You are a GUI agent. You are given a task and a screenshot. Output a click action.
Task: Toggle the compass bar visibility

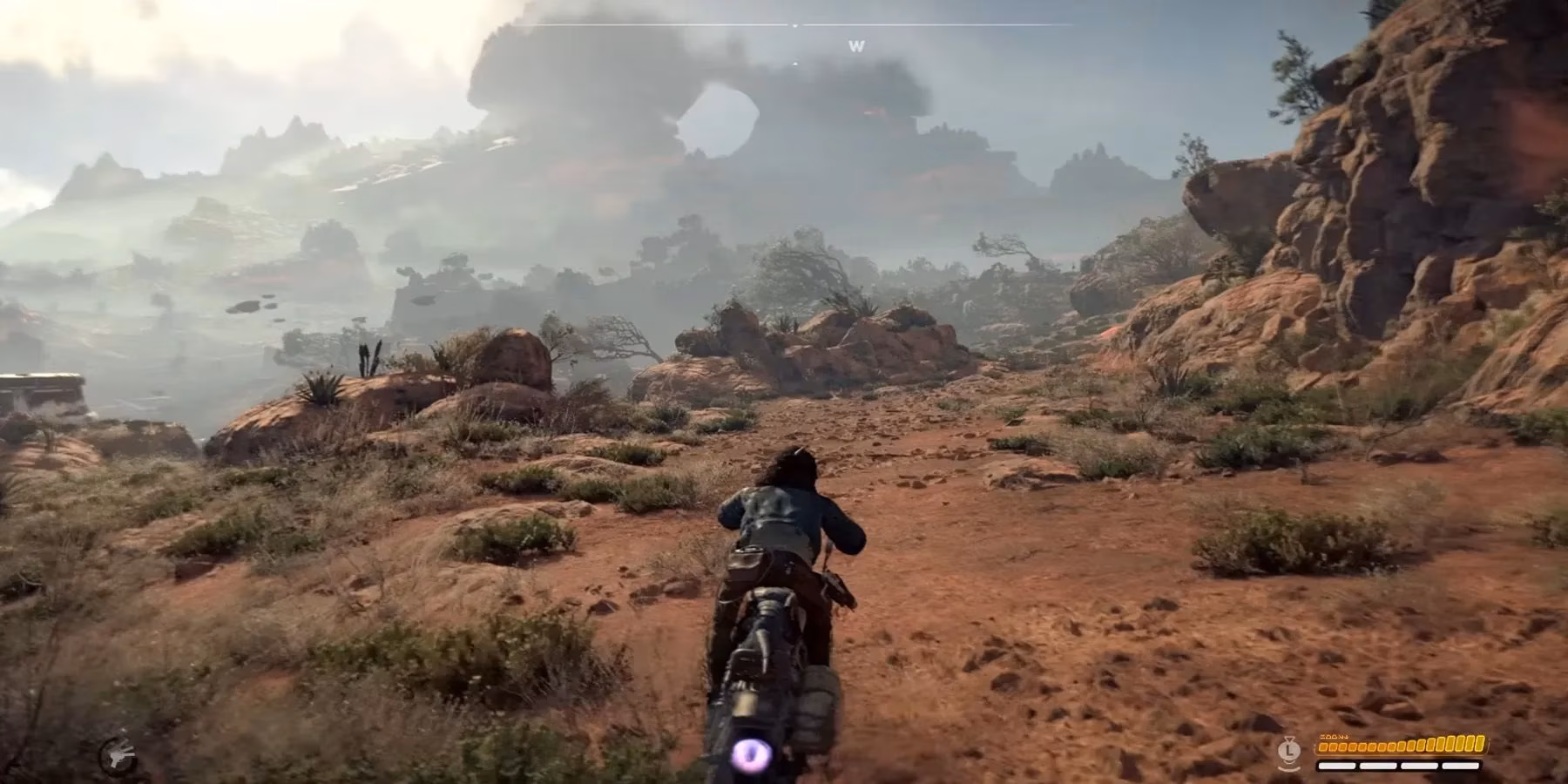(x=795, y=24)
